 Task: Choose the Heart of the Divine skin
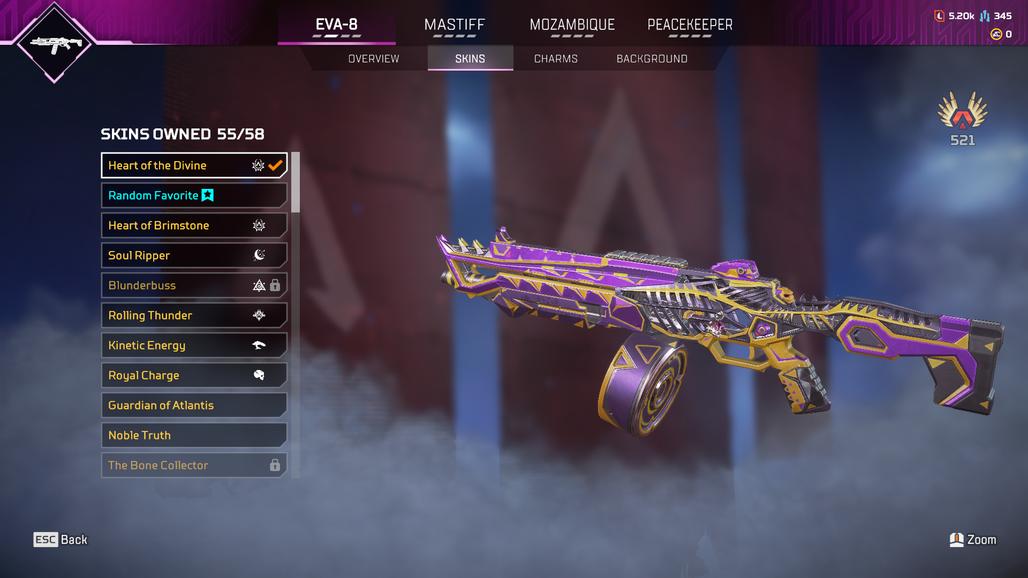click(193, 166)
